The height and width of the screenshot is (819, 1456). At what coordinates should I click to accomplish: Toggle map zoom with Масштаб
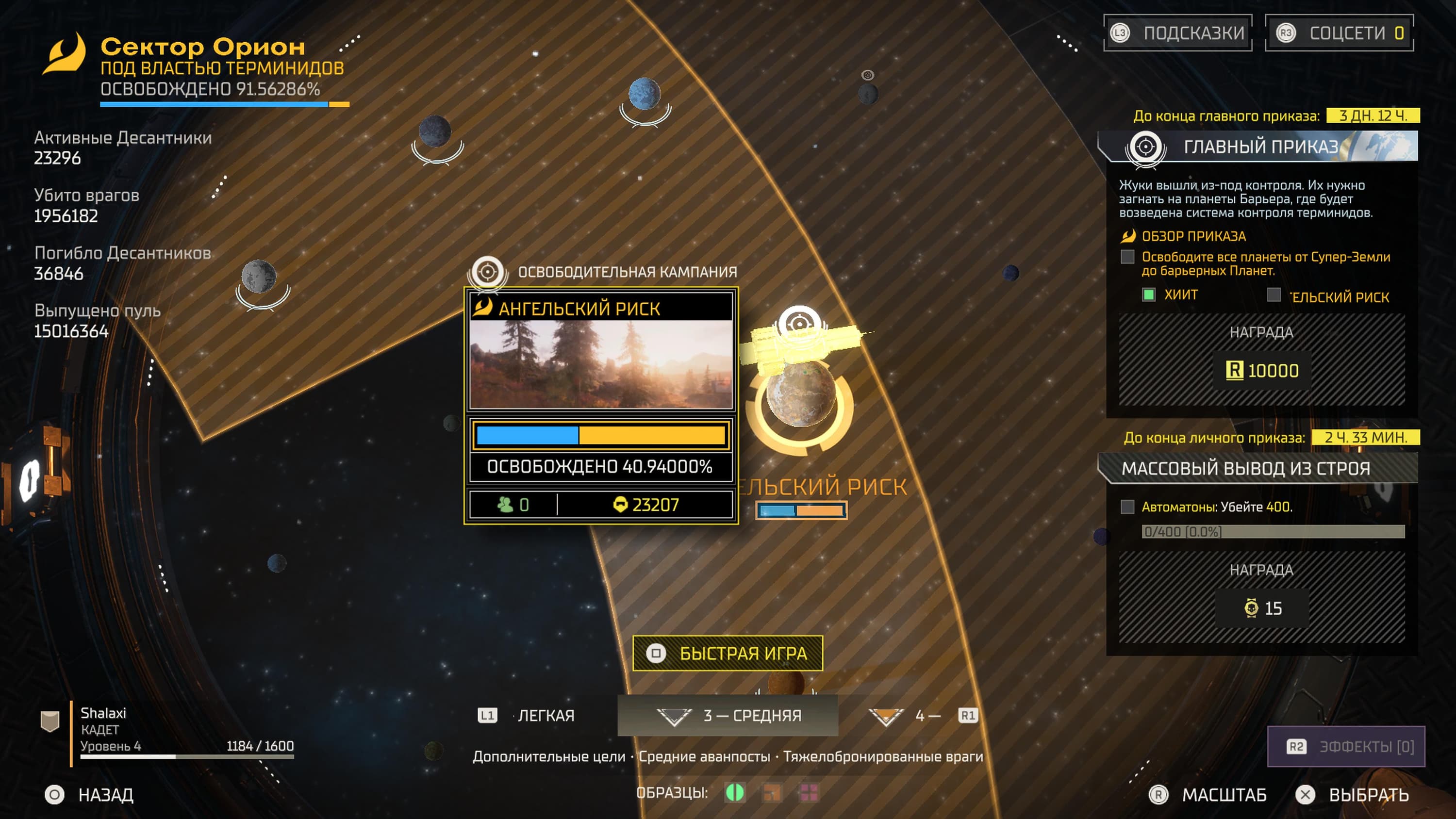(x=1208, y=795)
